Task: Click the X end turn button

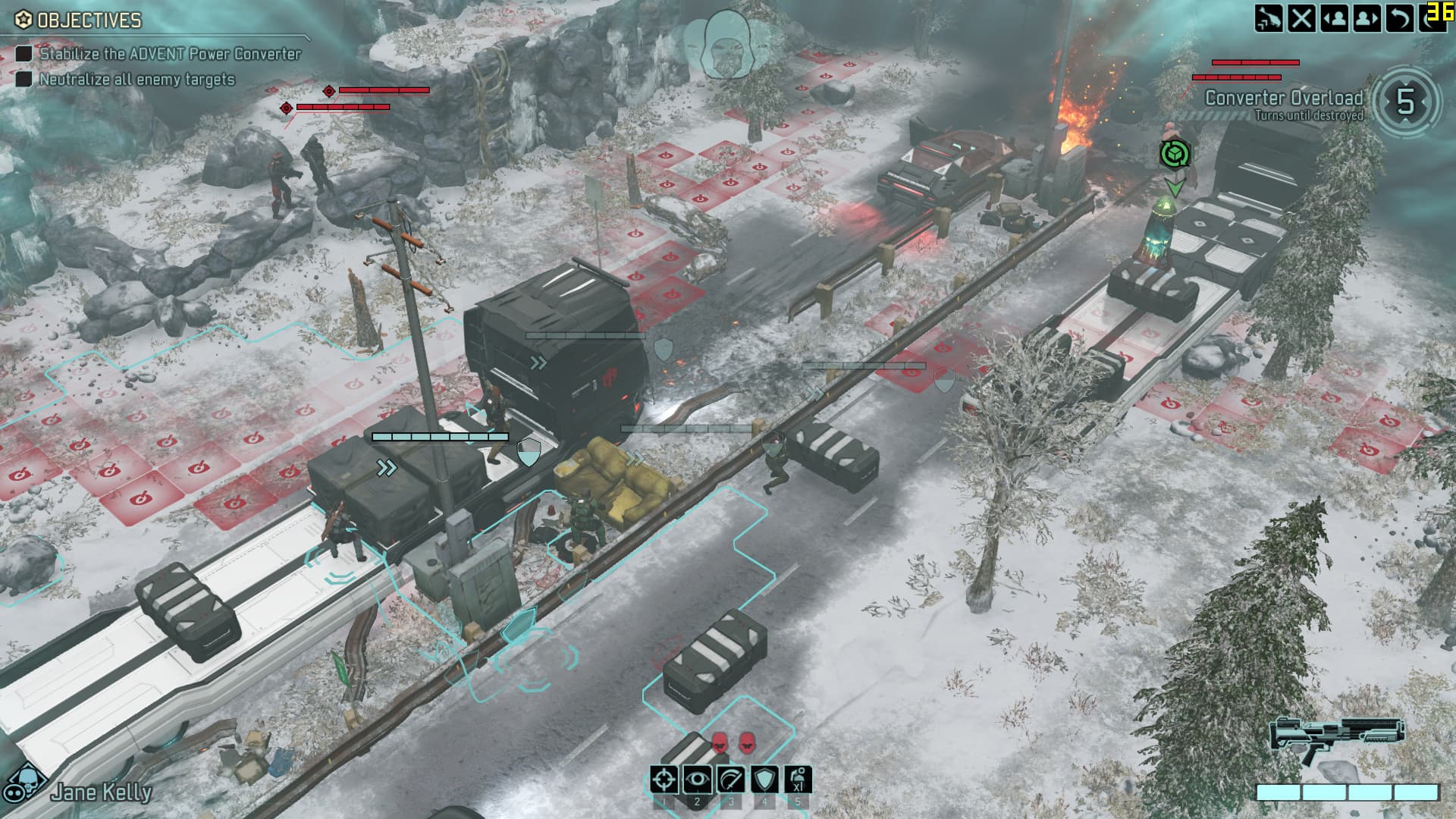Action: (x=1301, y=18)
